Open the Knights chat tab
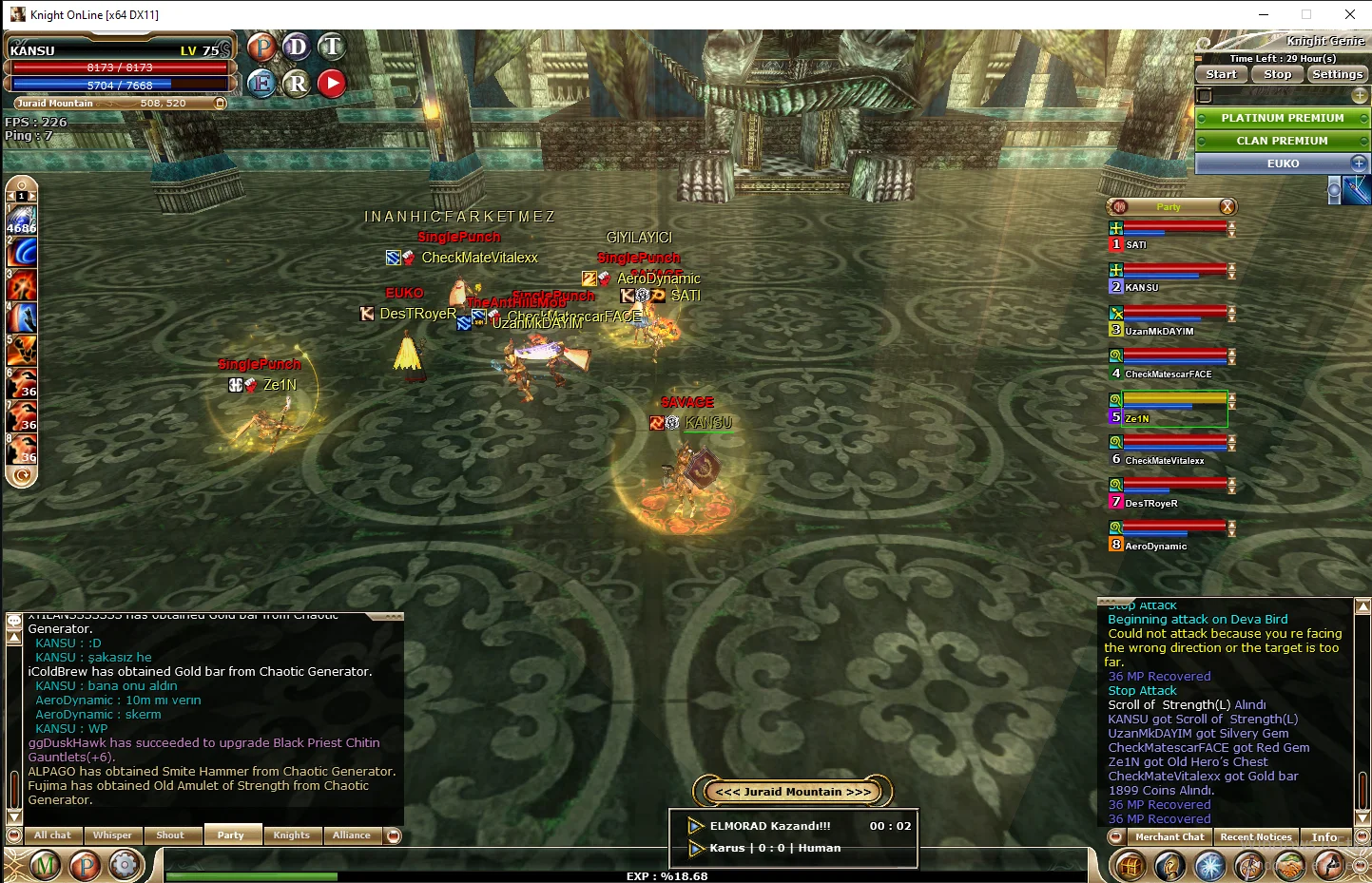 pyautogui.click(x=291, y=835)
